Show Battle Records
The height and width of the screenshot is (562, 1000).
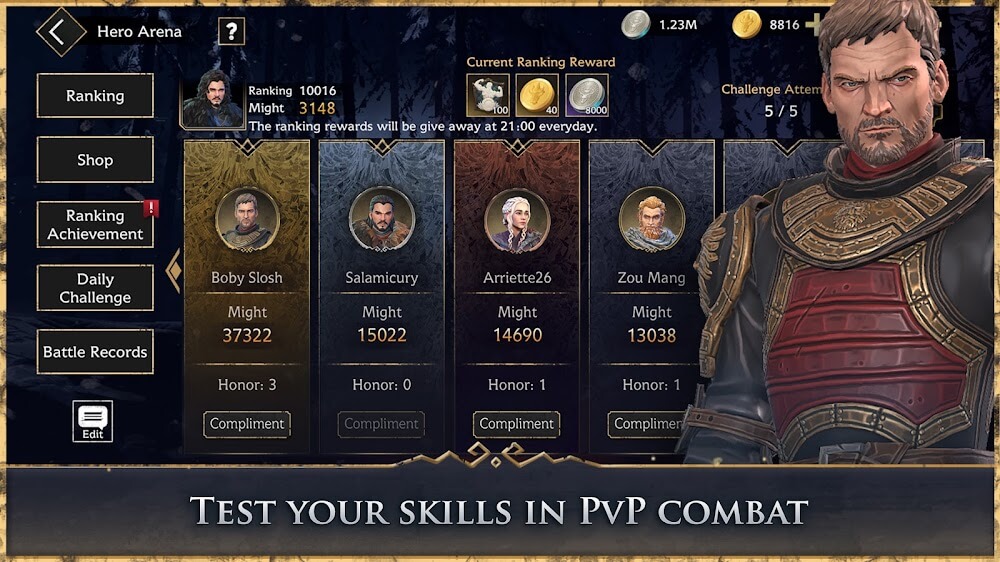(95, 352)
